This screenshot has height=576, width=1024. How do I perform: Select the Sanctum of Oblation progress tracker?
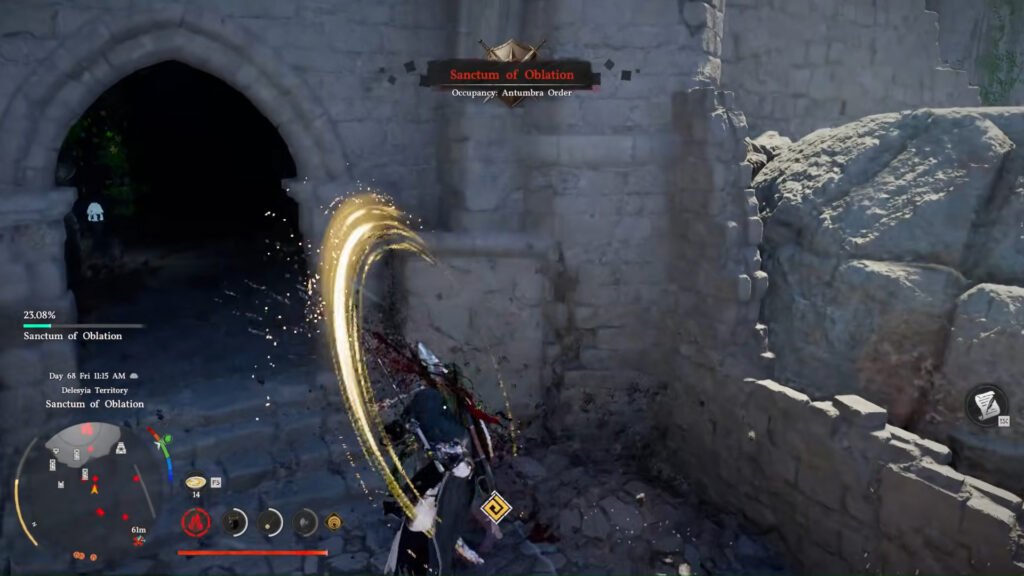80,327
